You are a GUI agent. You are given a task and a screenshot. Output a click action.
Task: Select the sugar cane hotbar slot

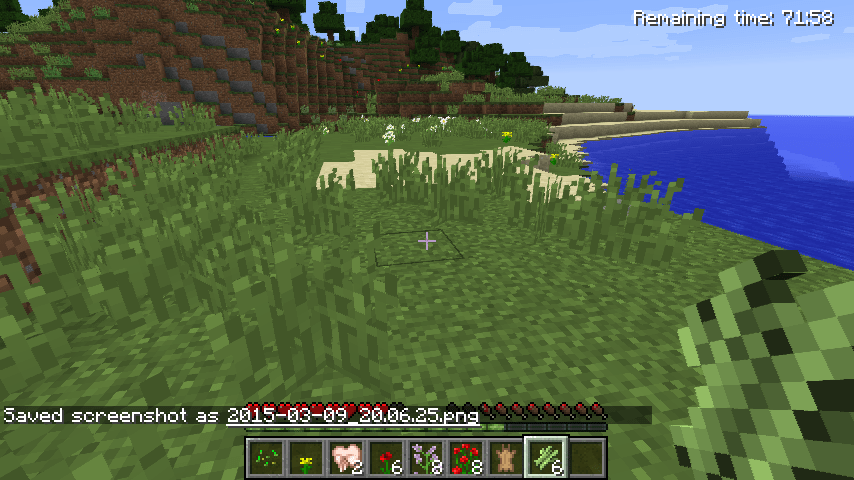(546, 457)
